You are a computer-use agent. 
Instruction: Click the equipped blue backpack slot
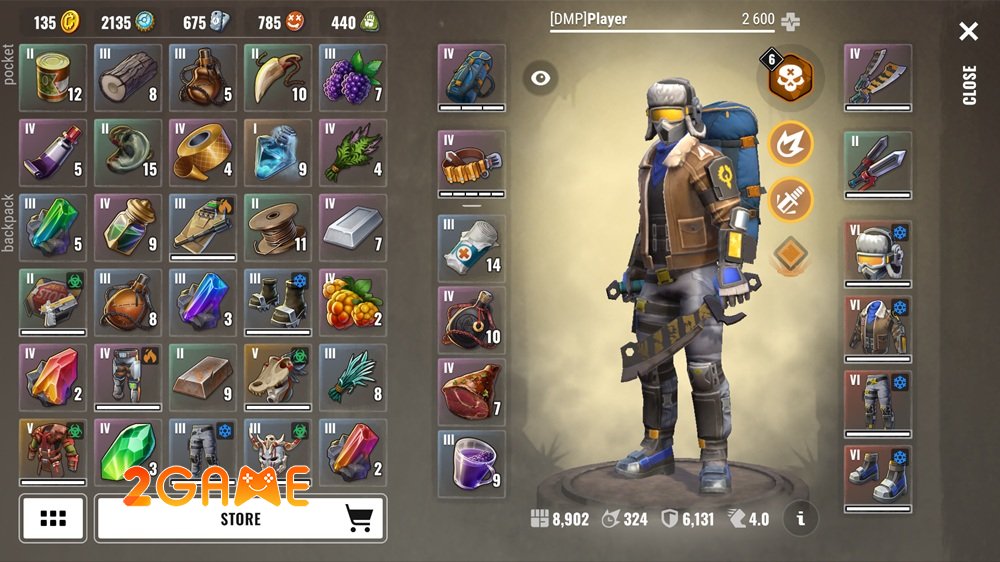[x=471, y=77]
